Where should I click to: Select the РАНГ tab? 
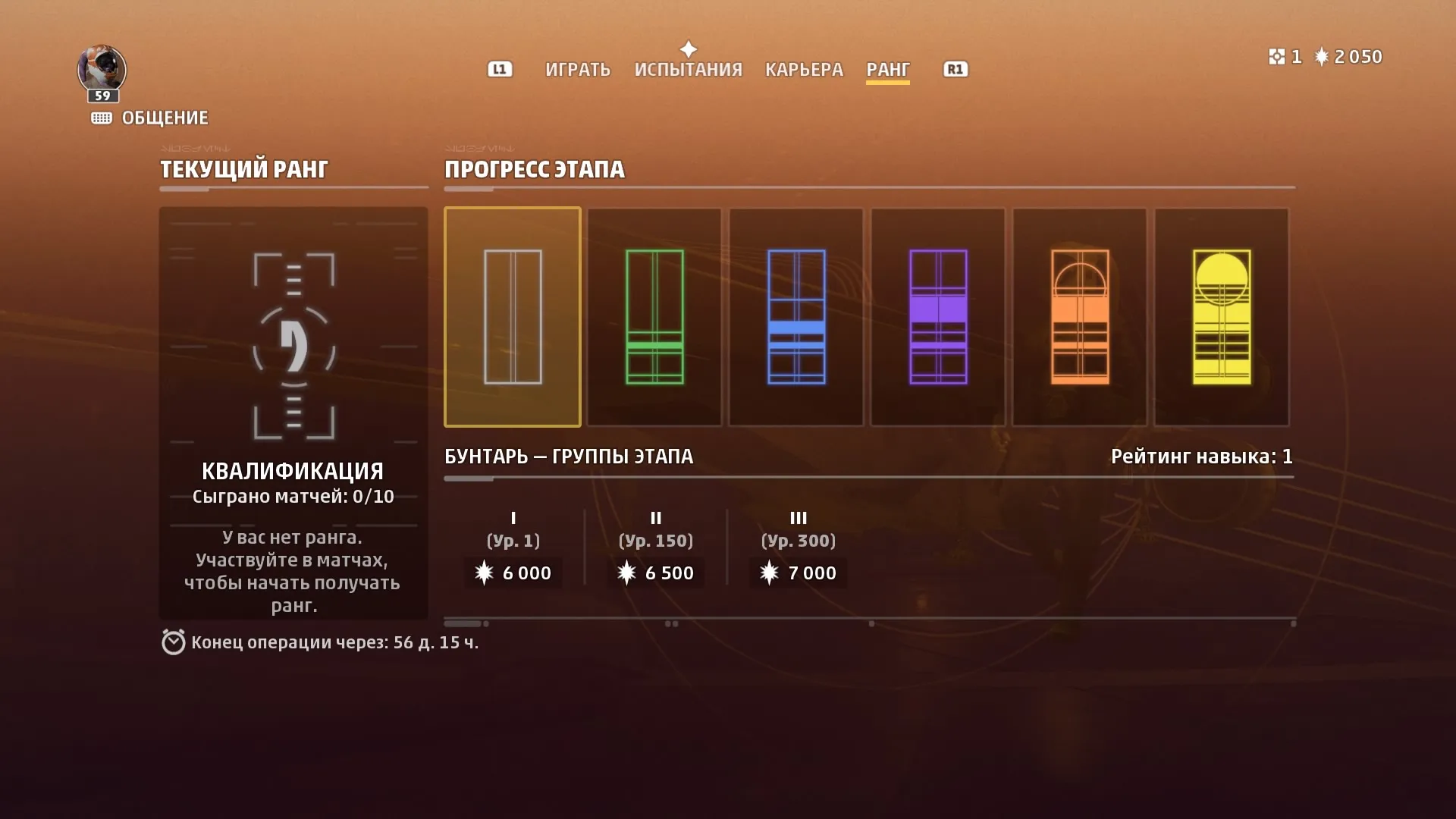(x=887, y=70)
